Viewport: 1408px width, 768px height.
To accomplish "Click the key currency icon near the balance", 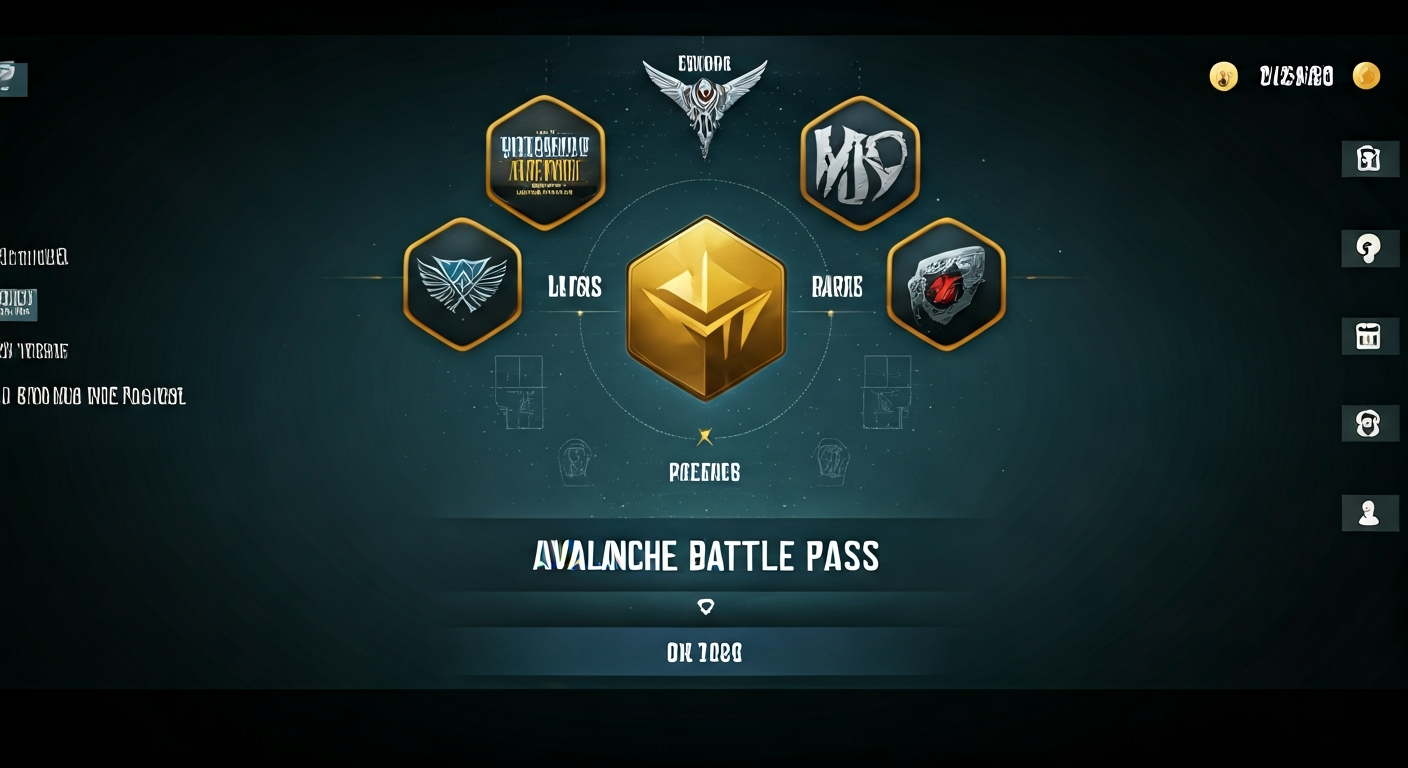I will pos(1224,76).
